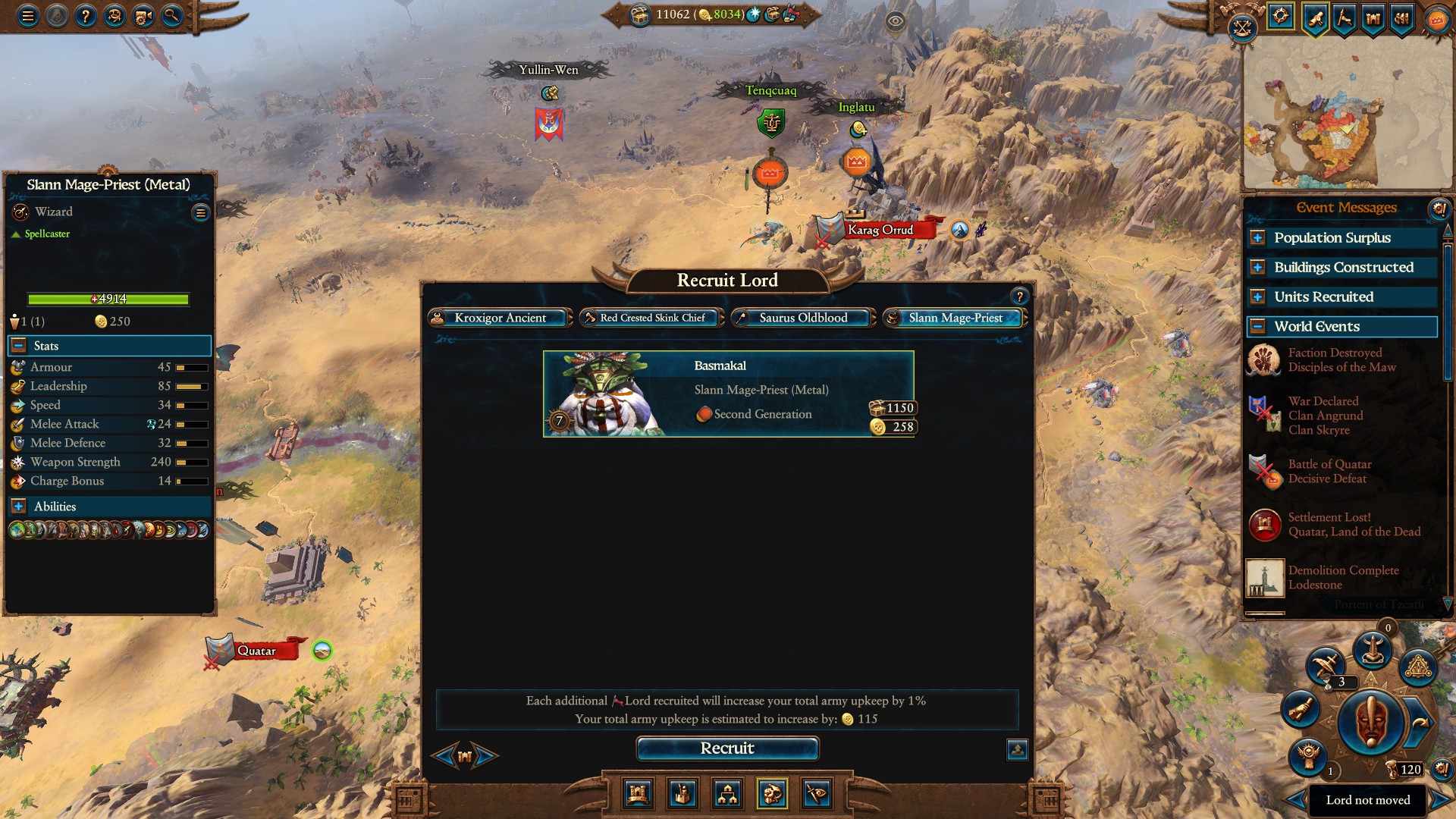The image size is (1456, 819).
Task: Open the game menu hamburger icon
Action: [x=27, y=15]
